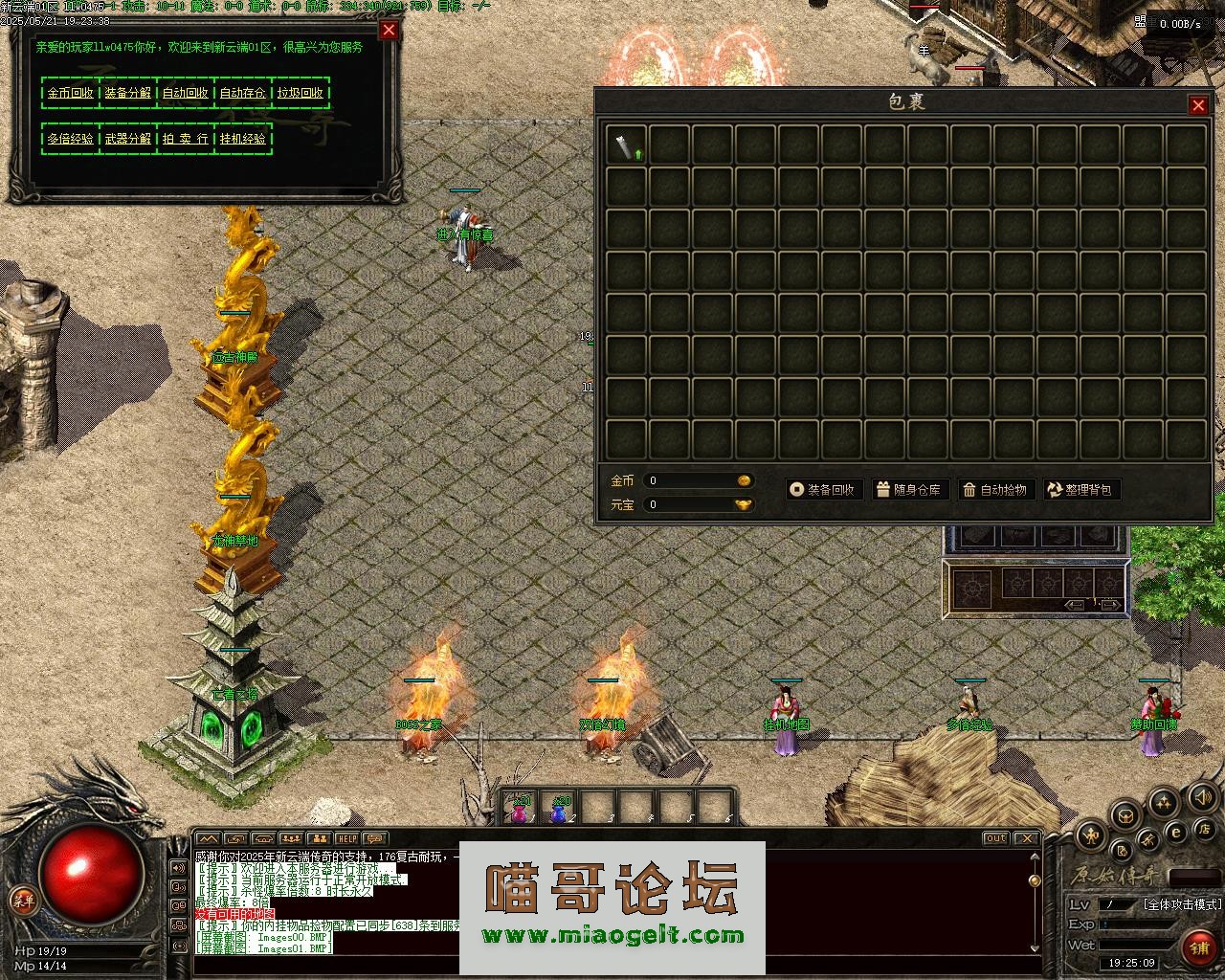The height and width of the screenshot is (980, 1225).
Task: Toggle the 自动捡物 auto pickup button
Action: coord(995,490)
